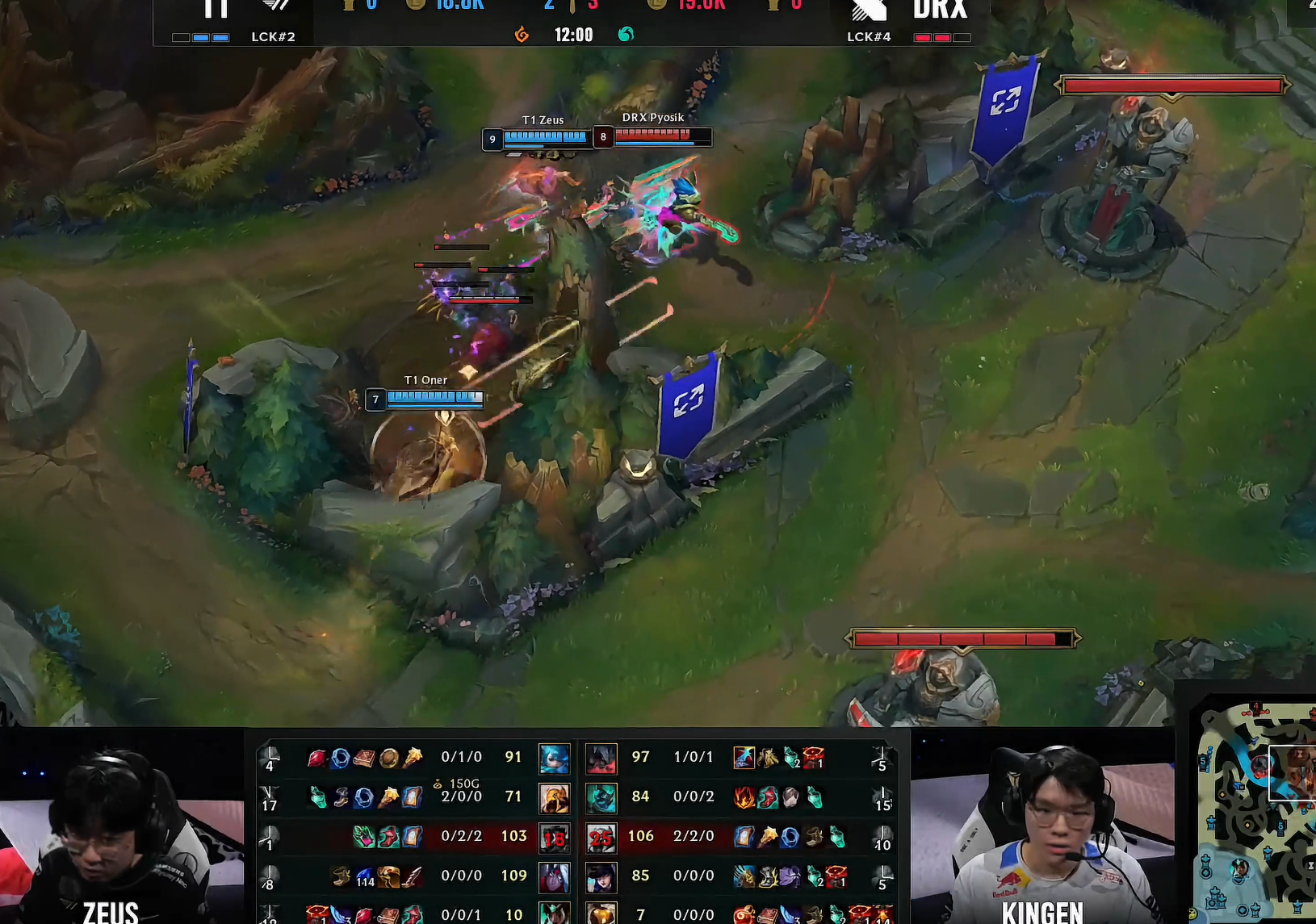Select the golden-helmet champion portrait on the scoreboard

[554, 797]
